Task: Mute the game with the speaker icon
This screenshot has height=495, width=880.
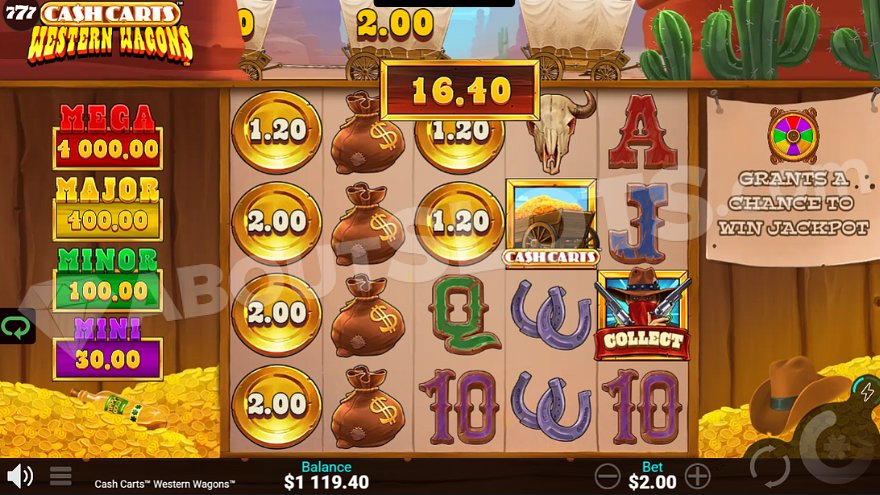Action: pyautogui.click(x=19, y=475)
